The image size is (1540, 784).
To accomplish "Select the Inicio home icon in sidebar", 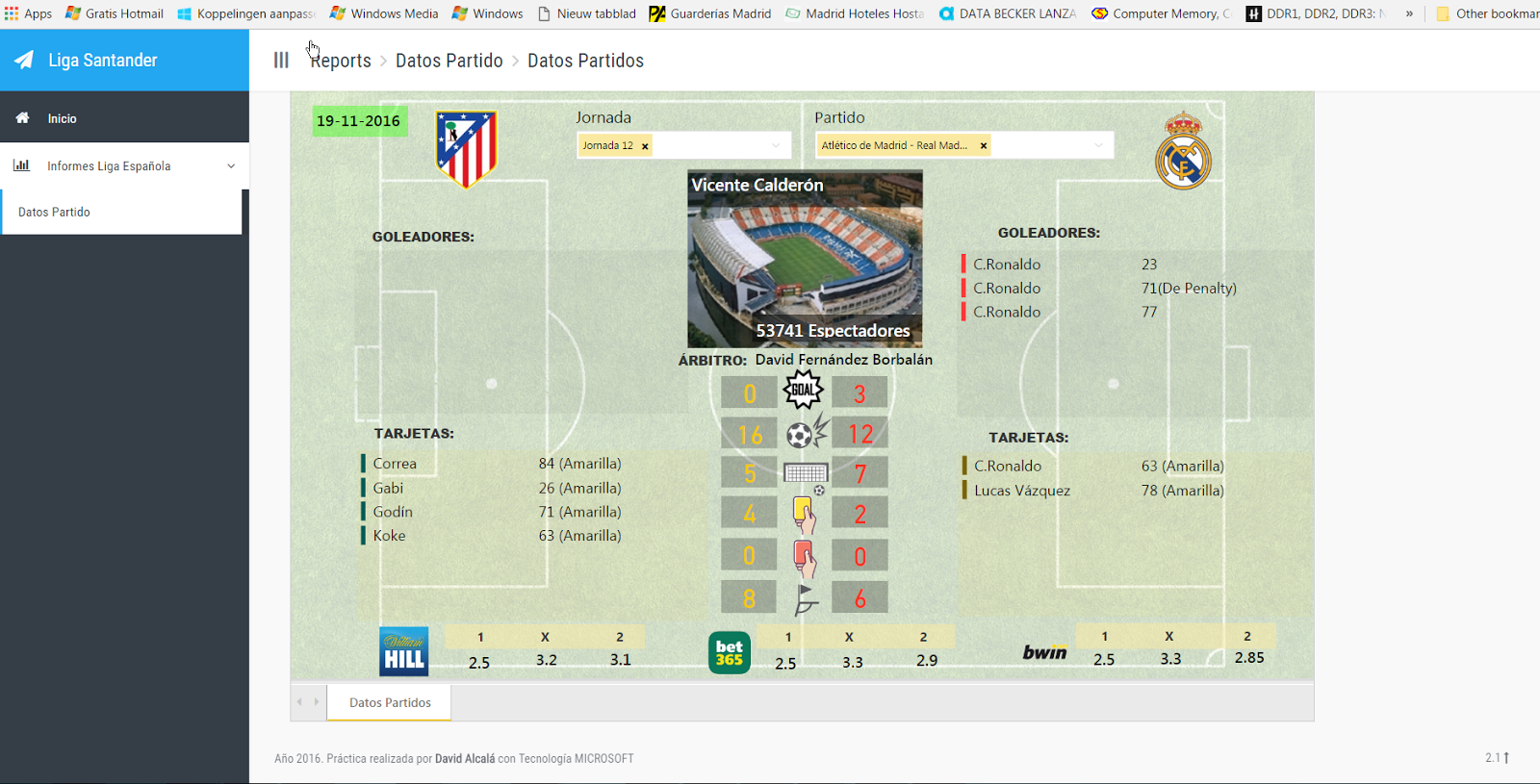I will (22, 117).
